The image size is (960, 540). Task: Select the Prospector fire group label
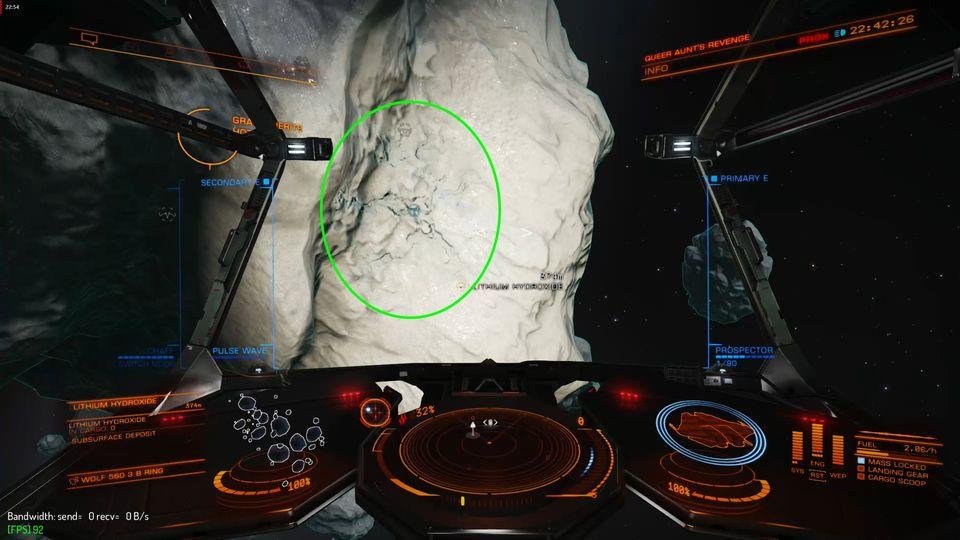(x=743, y=350)
